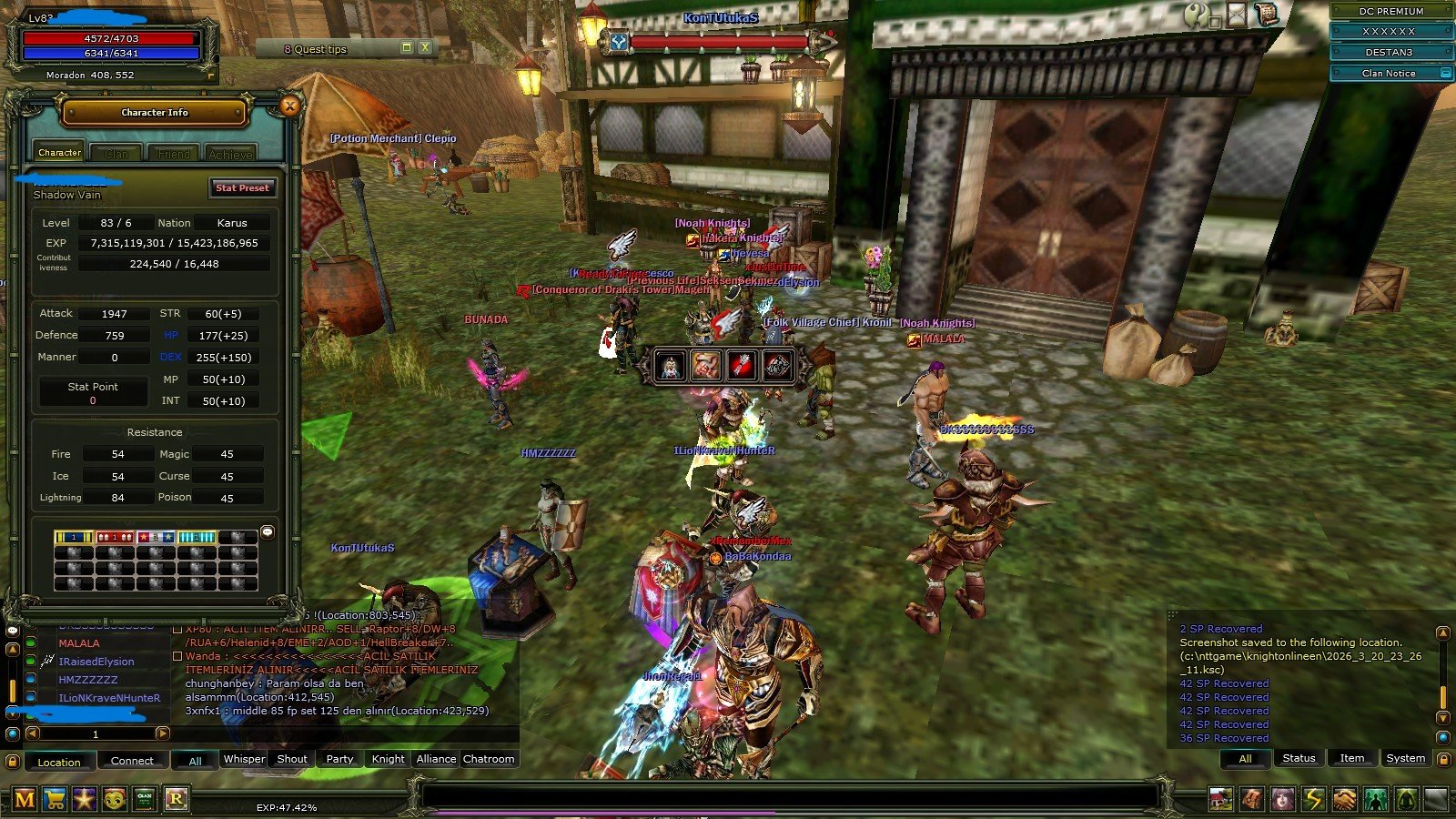This screenshot has width=1456, height=819.
Task: Open the Stat Preset button
Action: click(x=242, y=187)
